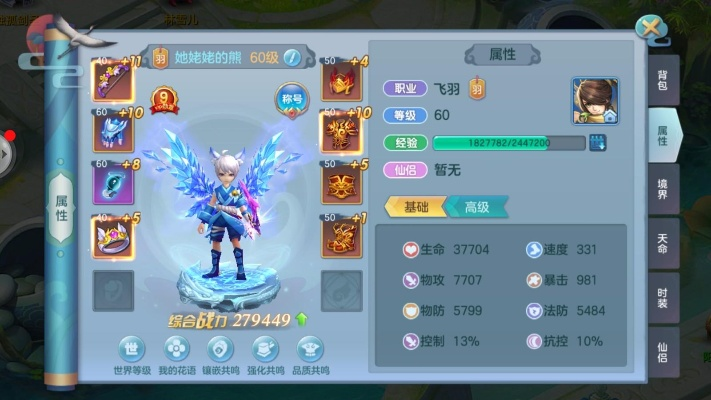Close the character attributes panel

651,28
